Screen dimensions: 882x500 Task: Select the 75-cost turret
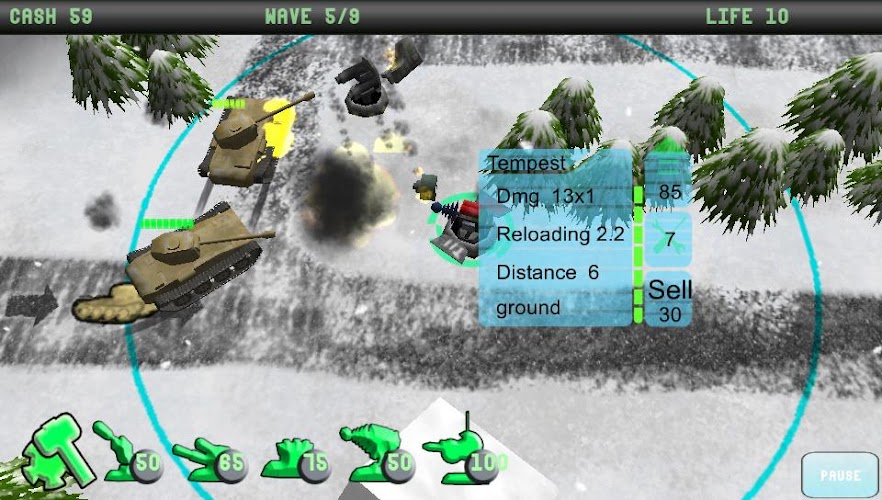tap(295, 456)
